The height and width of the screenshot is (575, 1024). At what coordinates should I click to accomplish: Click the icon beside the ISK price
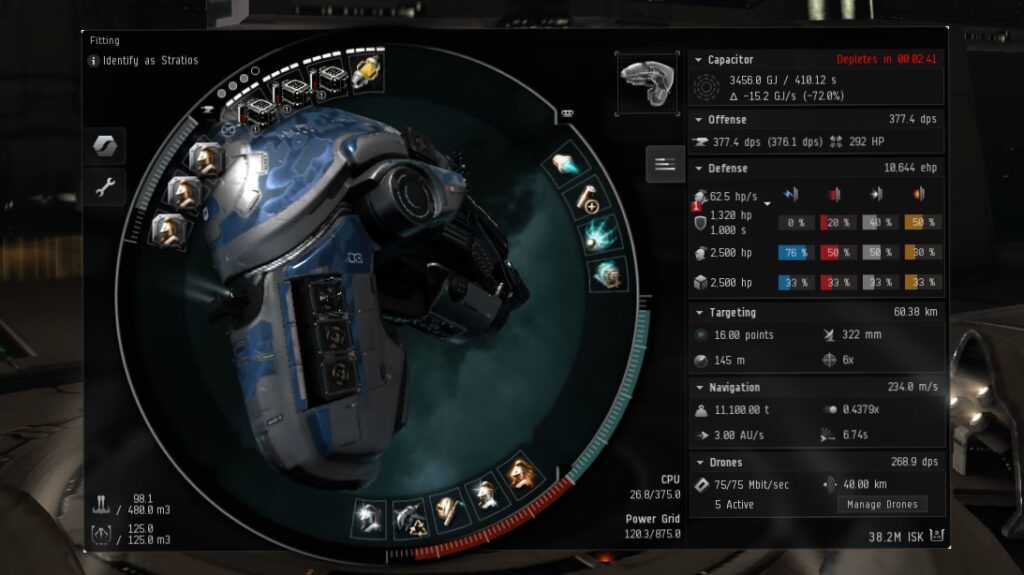(936, 537)
